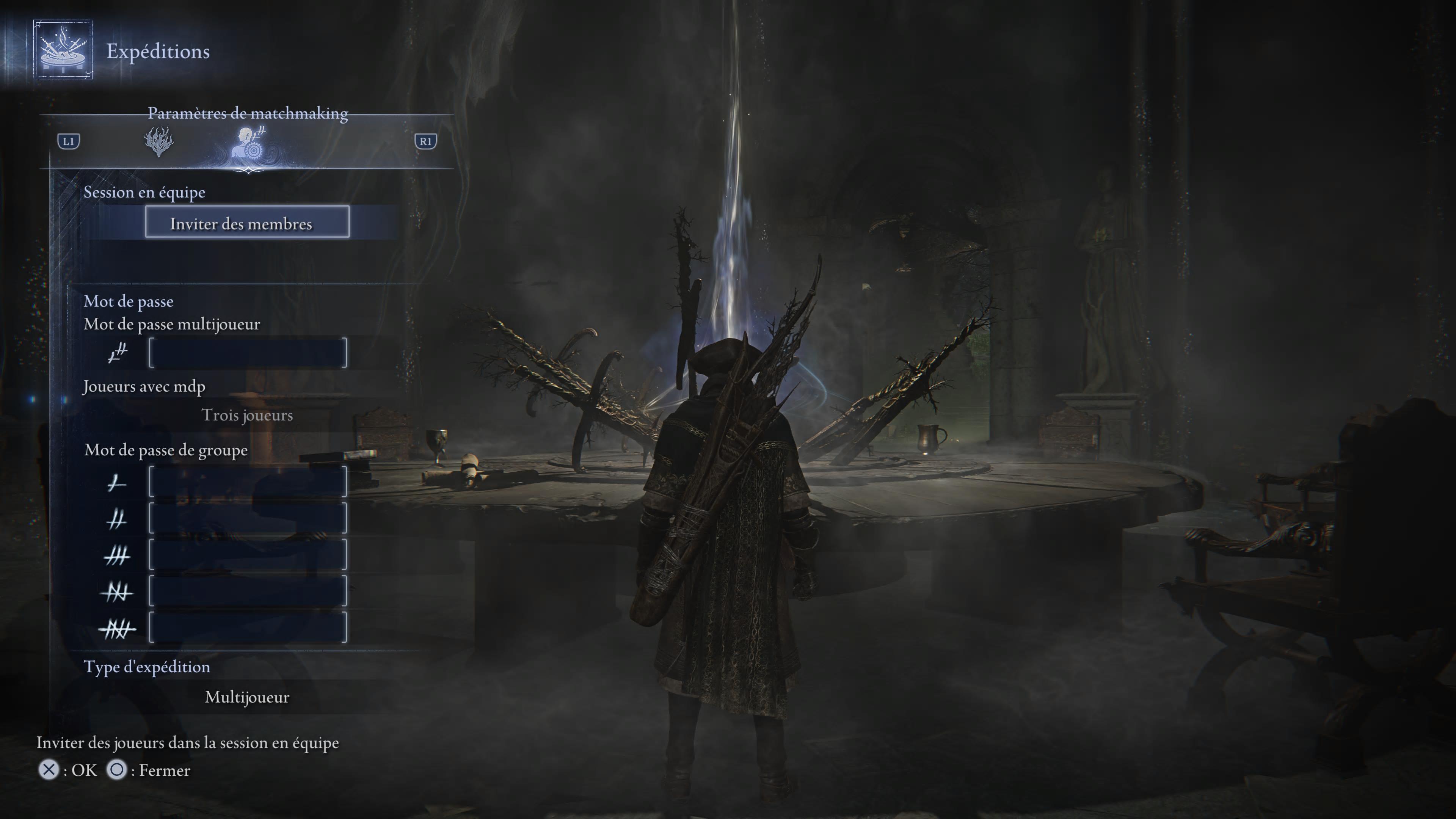Click the five-tally group password field
This screenshot has width=1456, height=819.
tap(248, 628)
